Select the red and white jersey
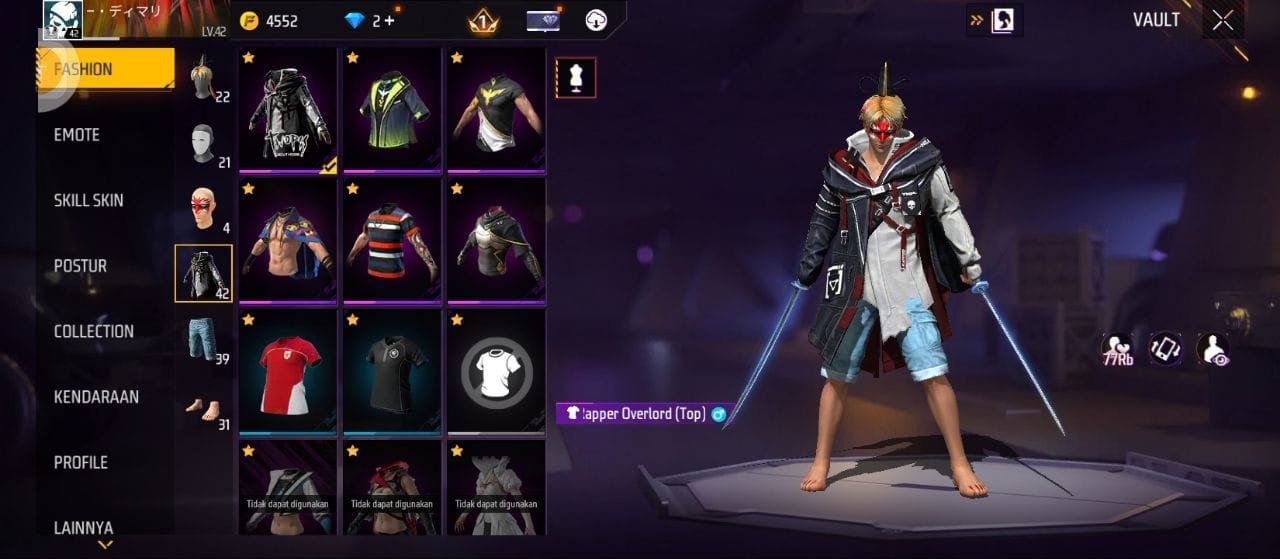 pyautogui.click(x=288, y=372)
